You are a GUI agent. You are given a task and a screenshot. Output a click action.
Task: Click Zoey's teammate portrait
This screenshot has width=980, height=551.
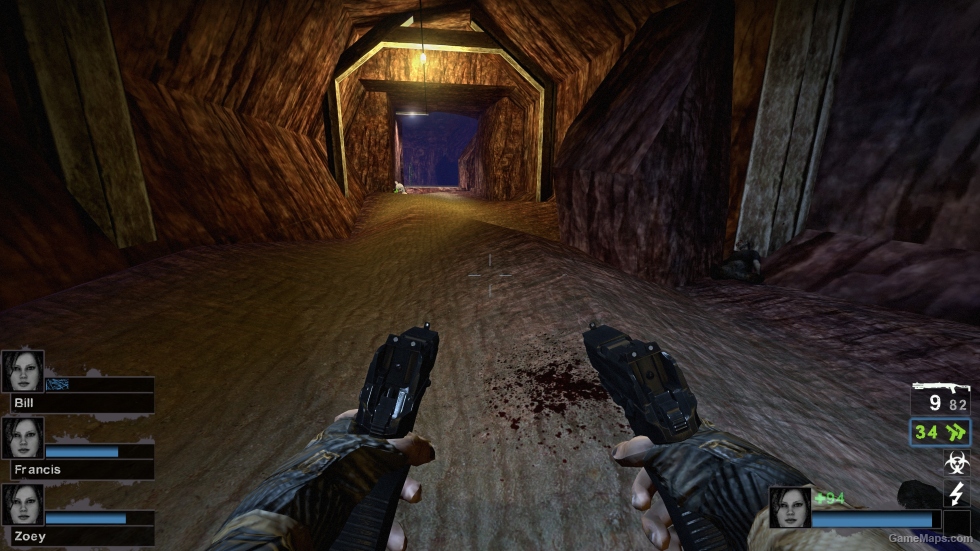(x=22, y=504)
